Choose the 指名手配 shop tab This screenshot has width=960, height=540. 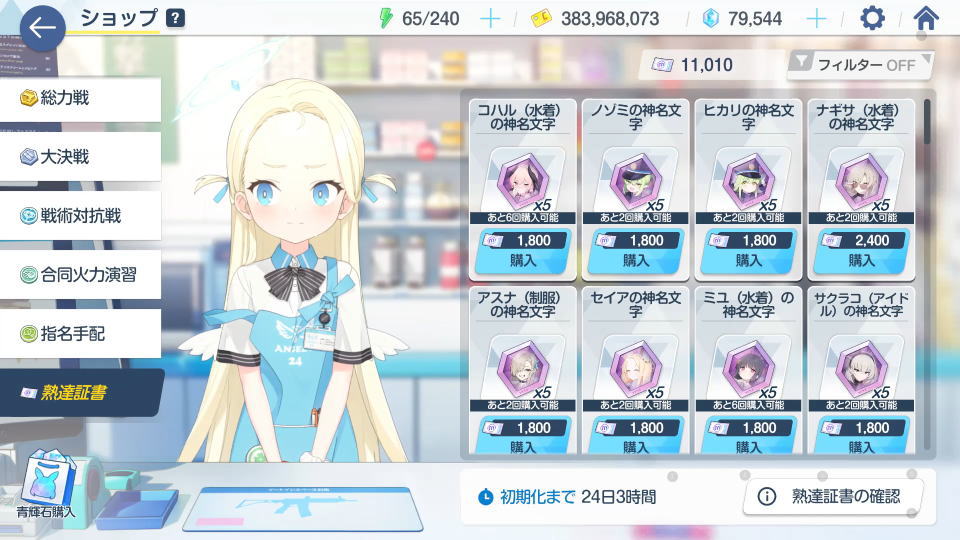click(80, 332)
